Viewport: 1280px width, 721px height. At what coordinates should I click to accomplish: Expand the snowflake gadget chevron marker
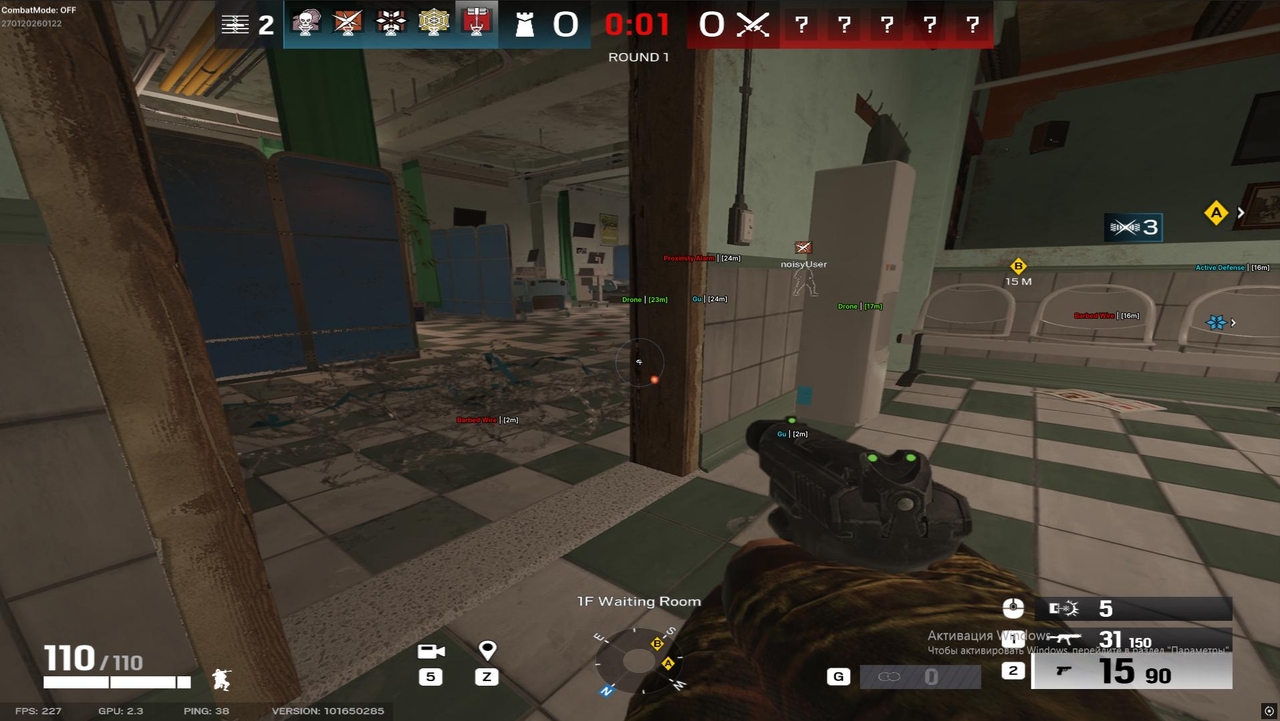[x=1234, y=323]
